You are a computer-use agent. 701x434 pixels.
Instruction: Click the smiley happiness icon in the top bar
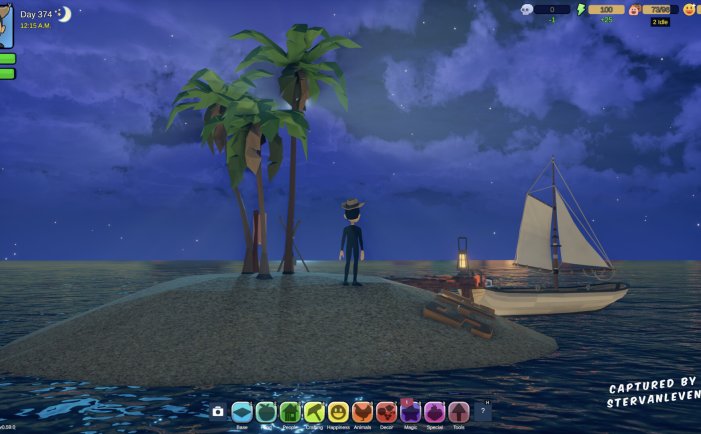689,9
